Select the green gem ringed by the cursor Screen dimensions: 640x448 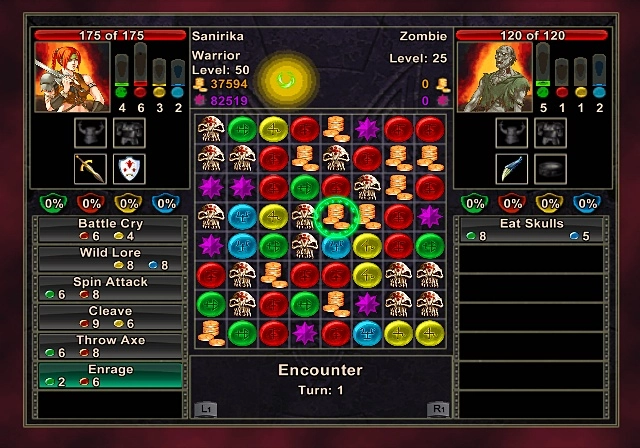pos(337,214)
